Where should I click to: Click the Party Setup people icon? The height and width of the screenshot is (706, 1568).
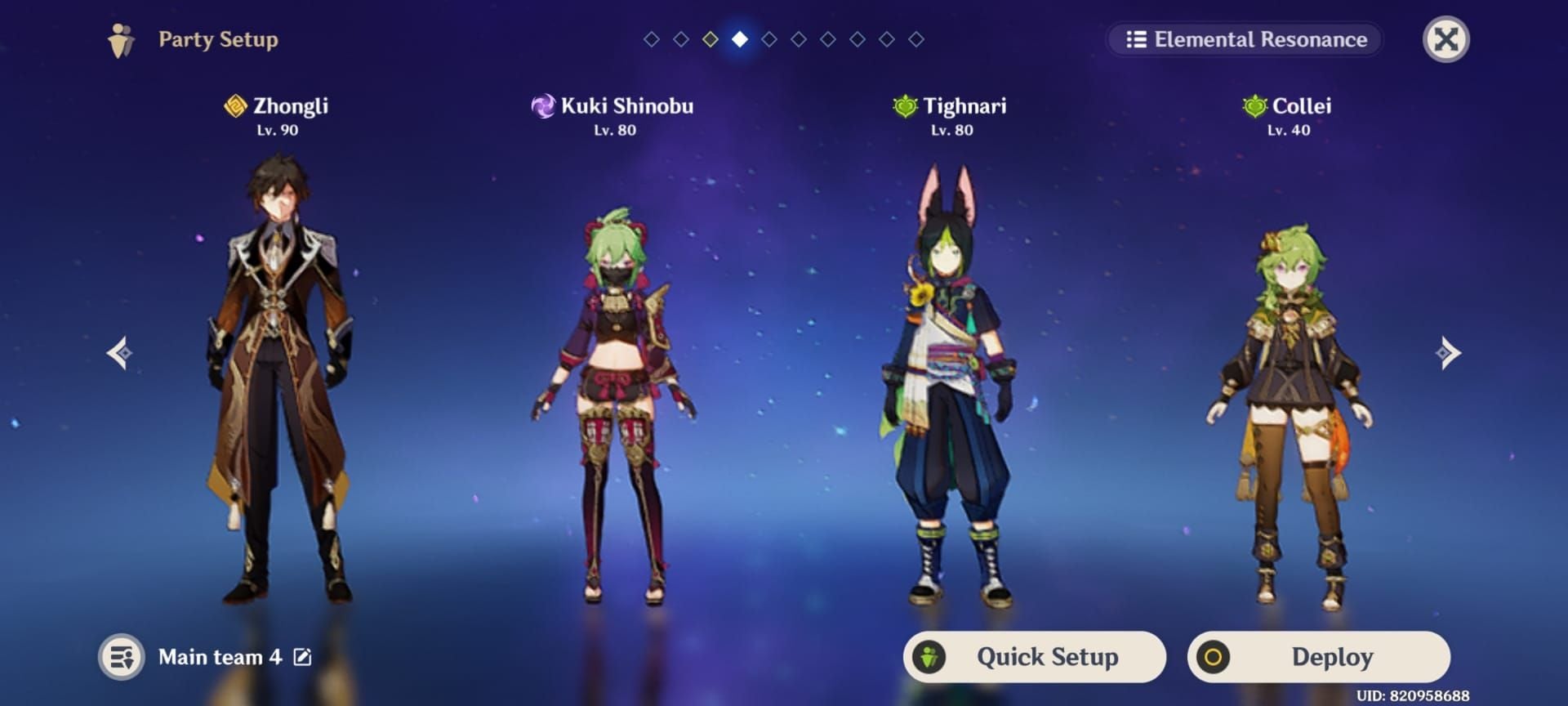coord(121,38)
